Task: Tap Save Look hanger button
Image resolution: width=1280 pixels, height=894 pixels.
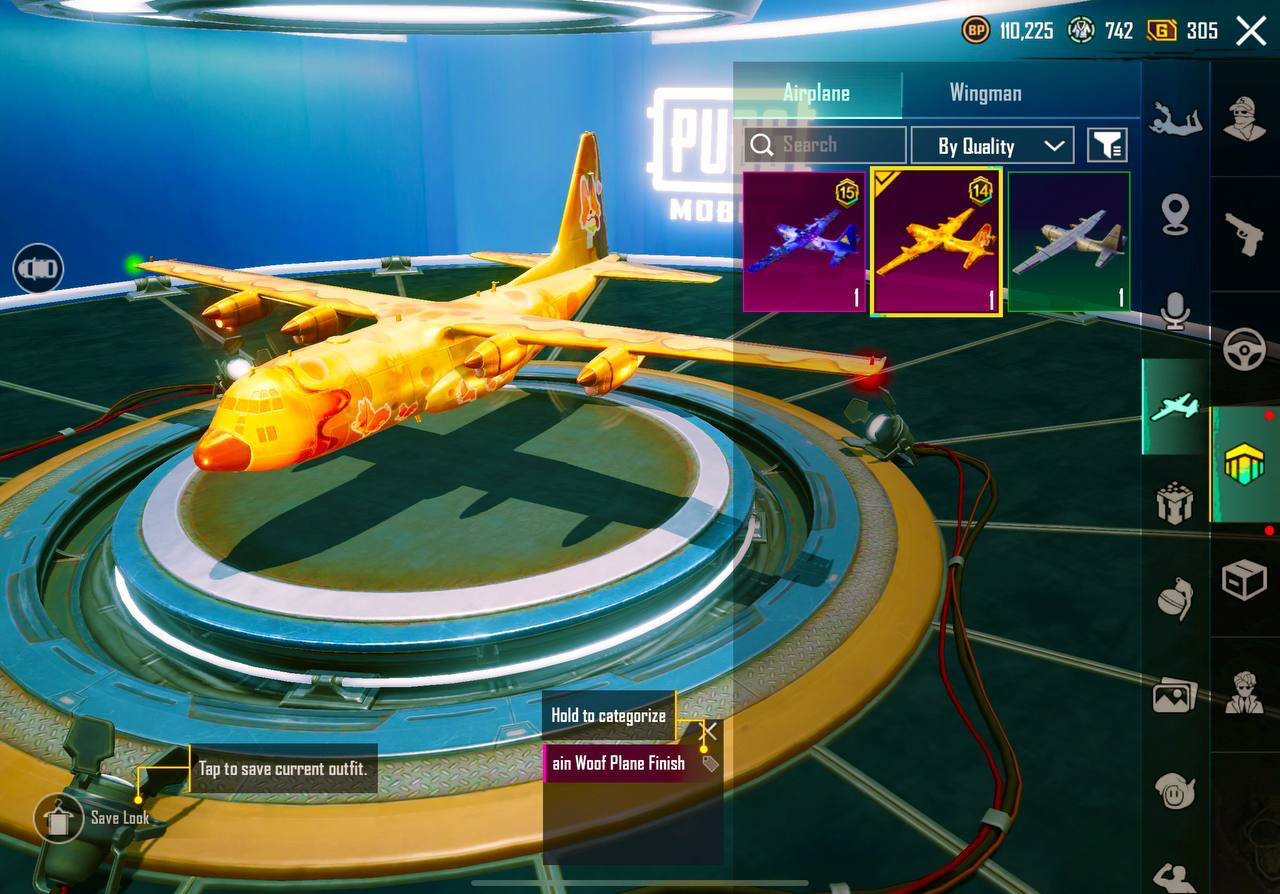Action: (59, 819)
